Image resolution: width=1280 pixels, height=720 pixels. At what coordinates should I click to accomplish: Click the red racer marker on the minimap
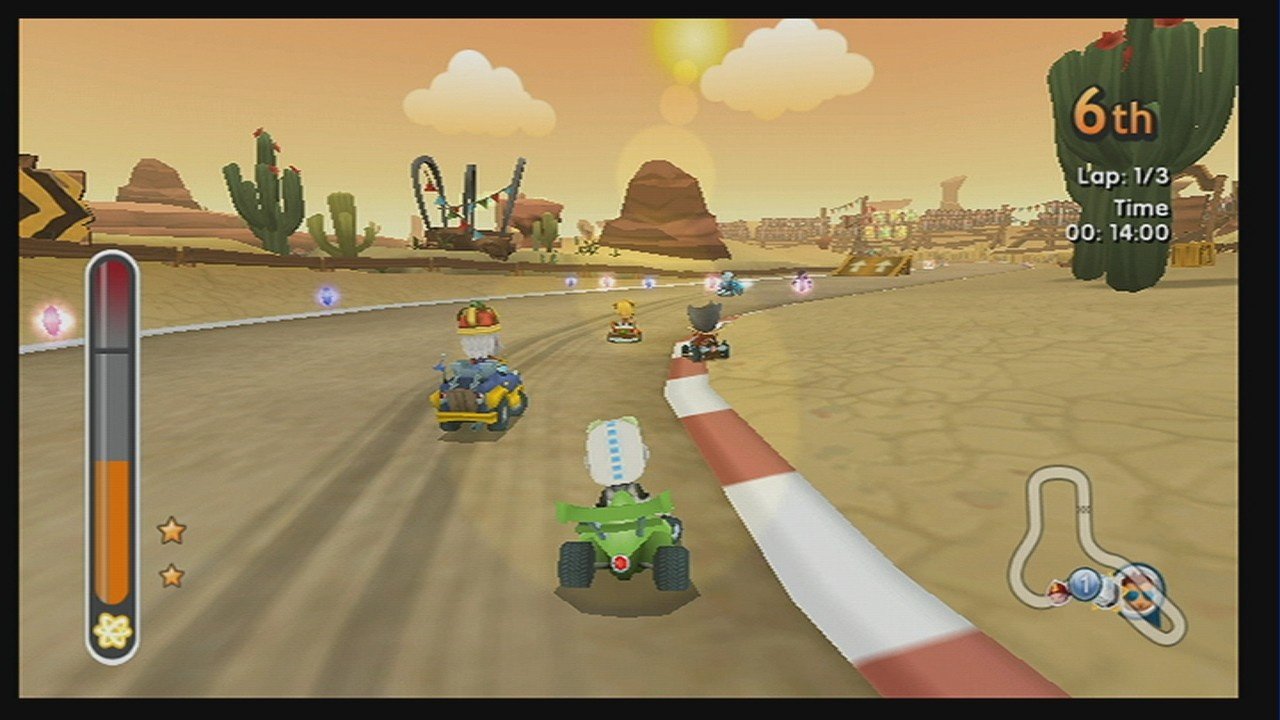pos(1057,590)
